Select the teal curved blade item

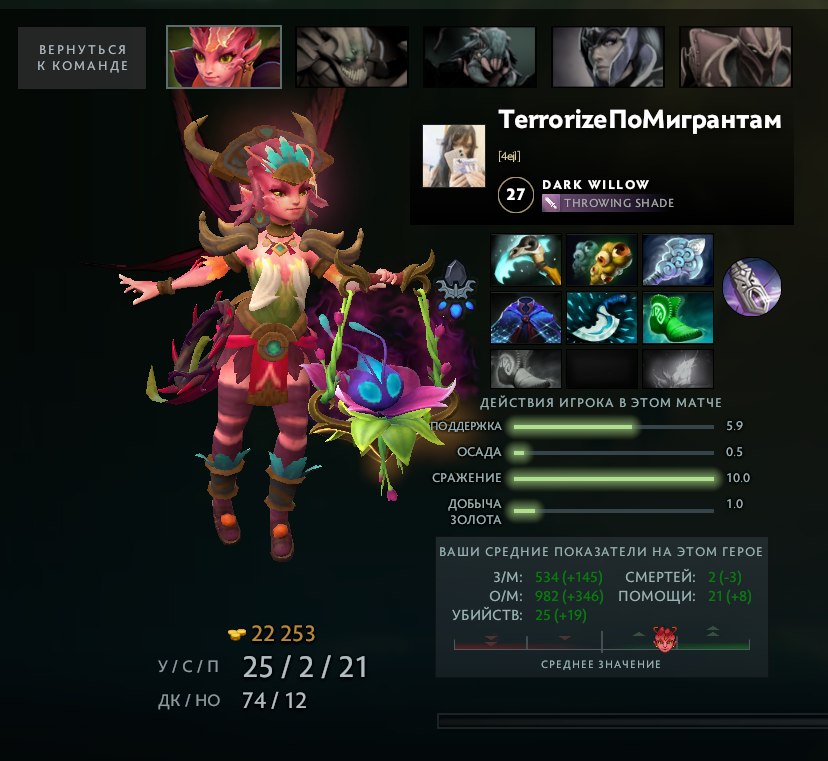[602, 317]
